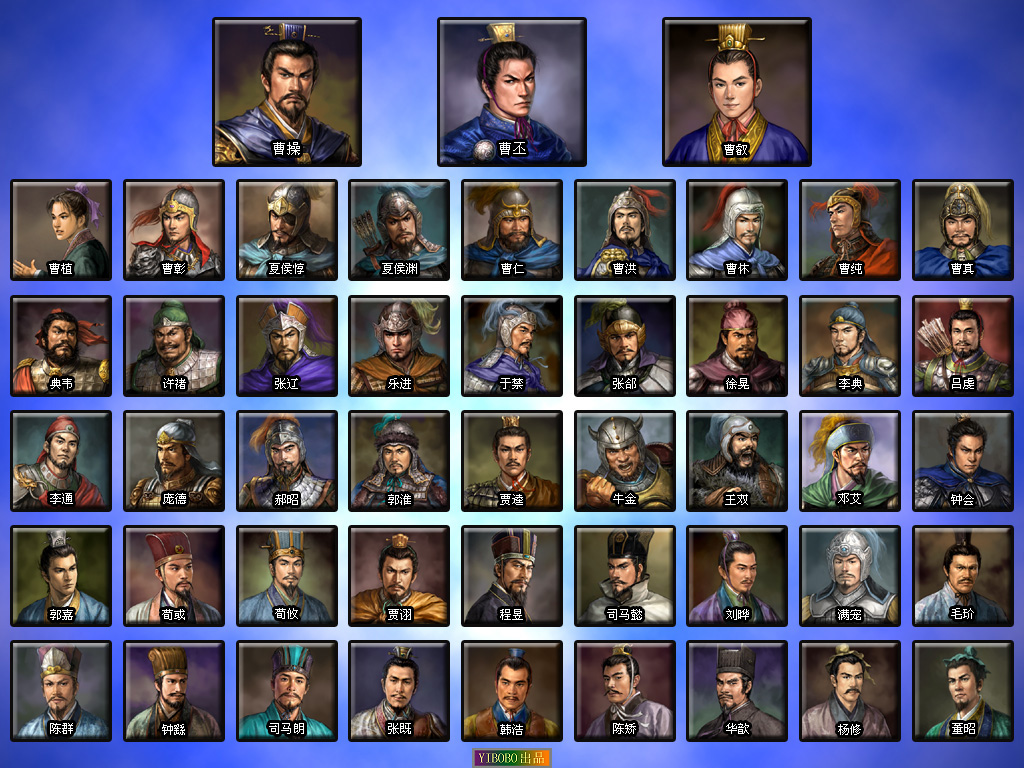This screenshot has height=768, width=1024.
Task: Select the 贾诩 portrait tile
Action: point(399,576)
